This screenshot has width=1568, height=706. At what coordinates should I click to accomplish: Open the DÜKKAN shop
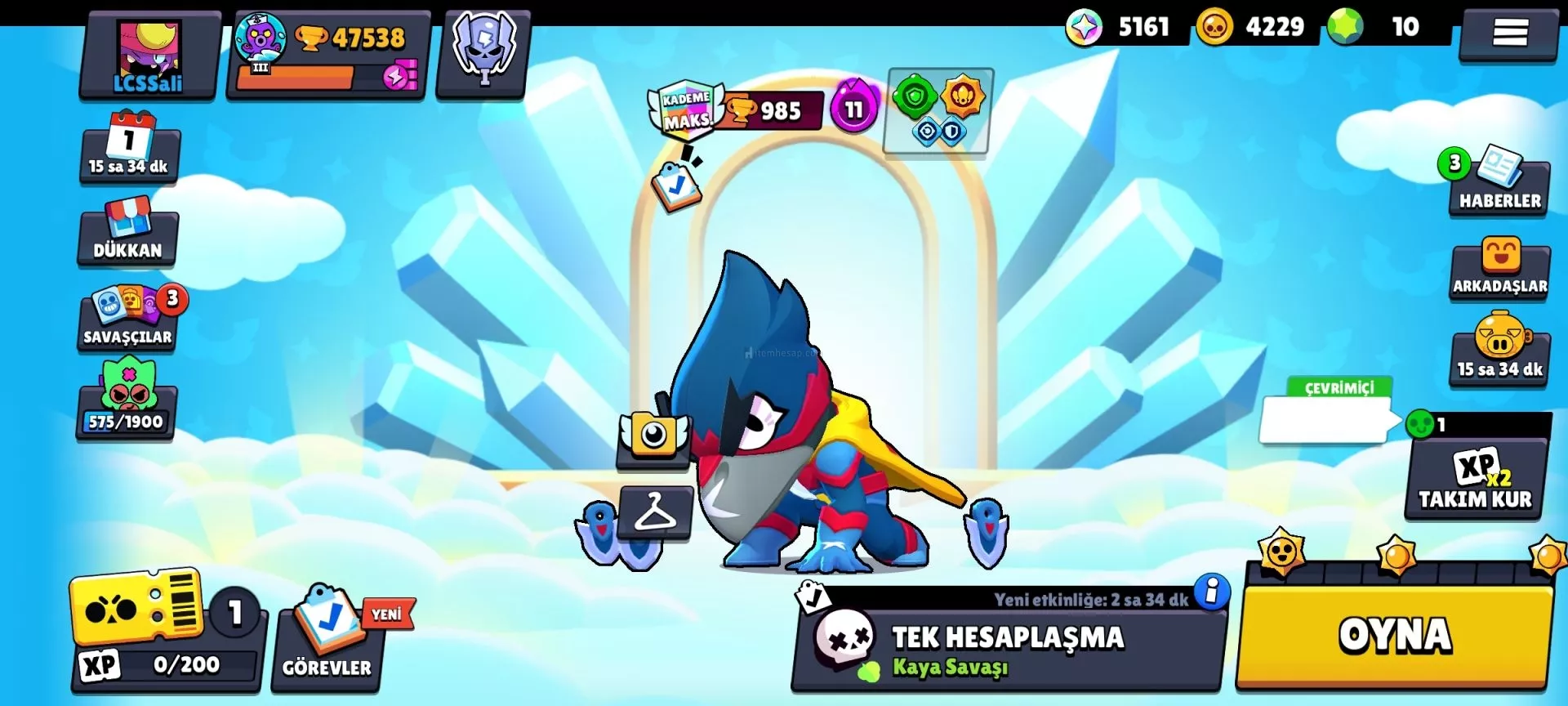[128, 233]
